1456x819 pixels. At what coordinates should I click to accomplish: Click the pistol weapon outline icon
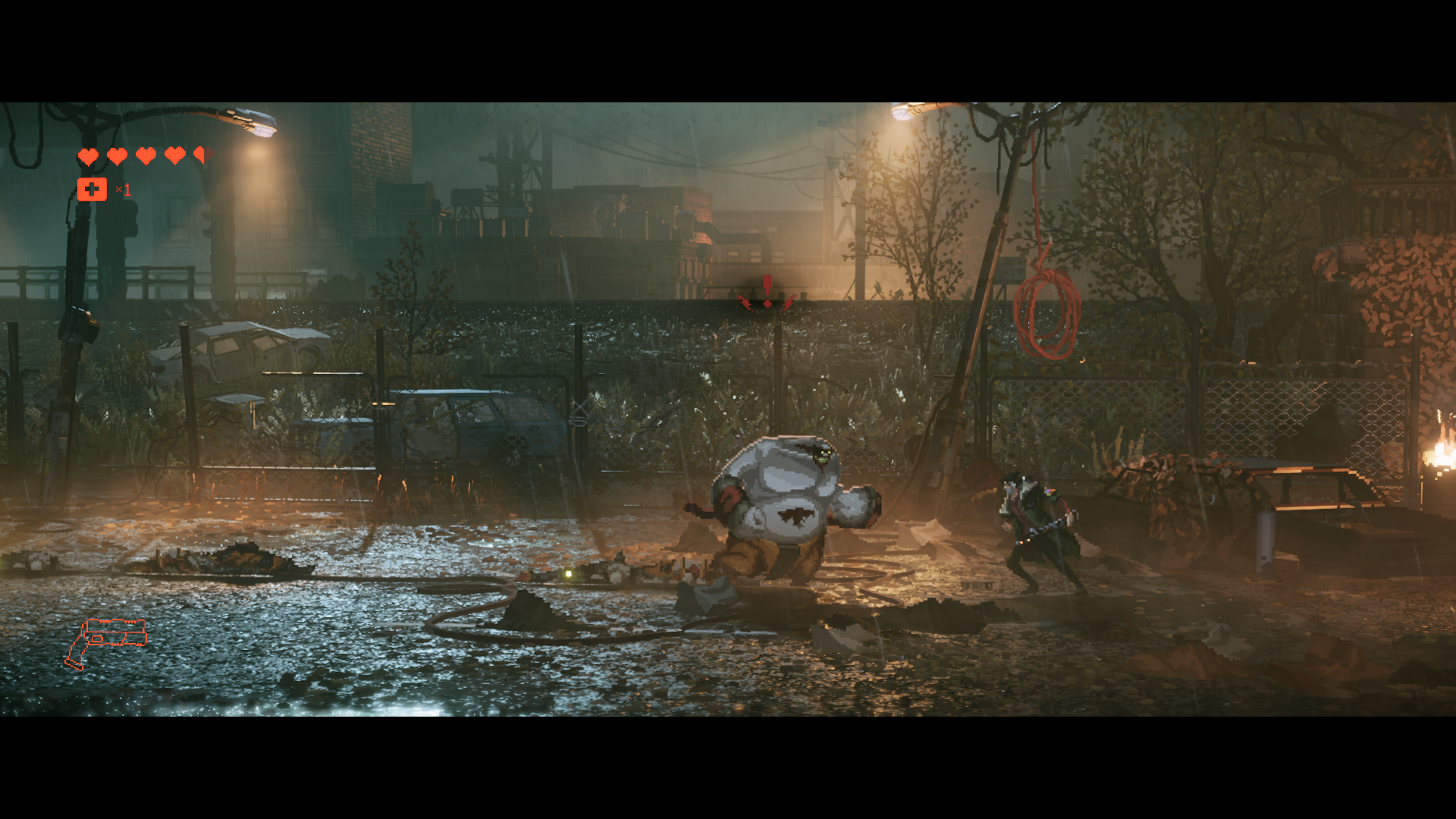(106, 642)
